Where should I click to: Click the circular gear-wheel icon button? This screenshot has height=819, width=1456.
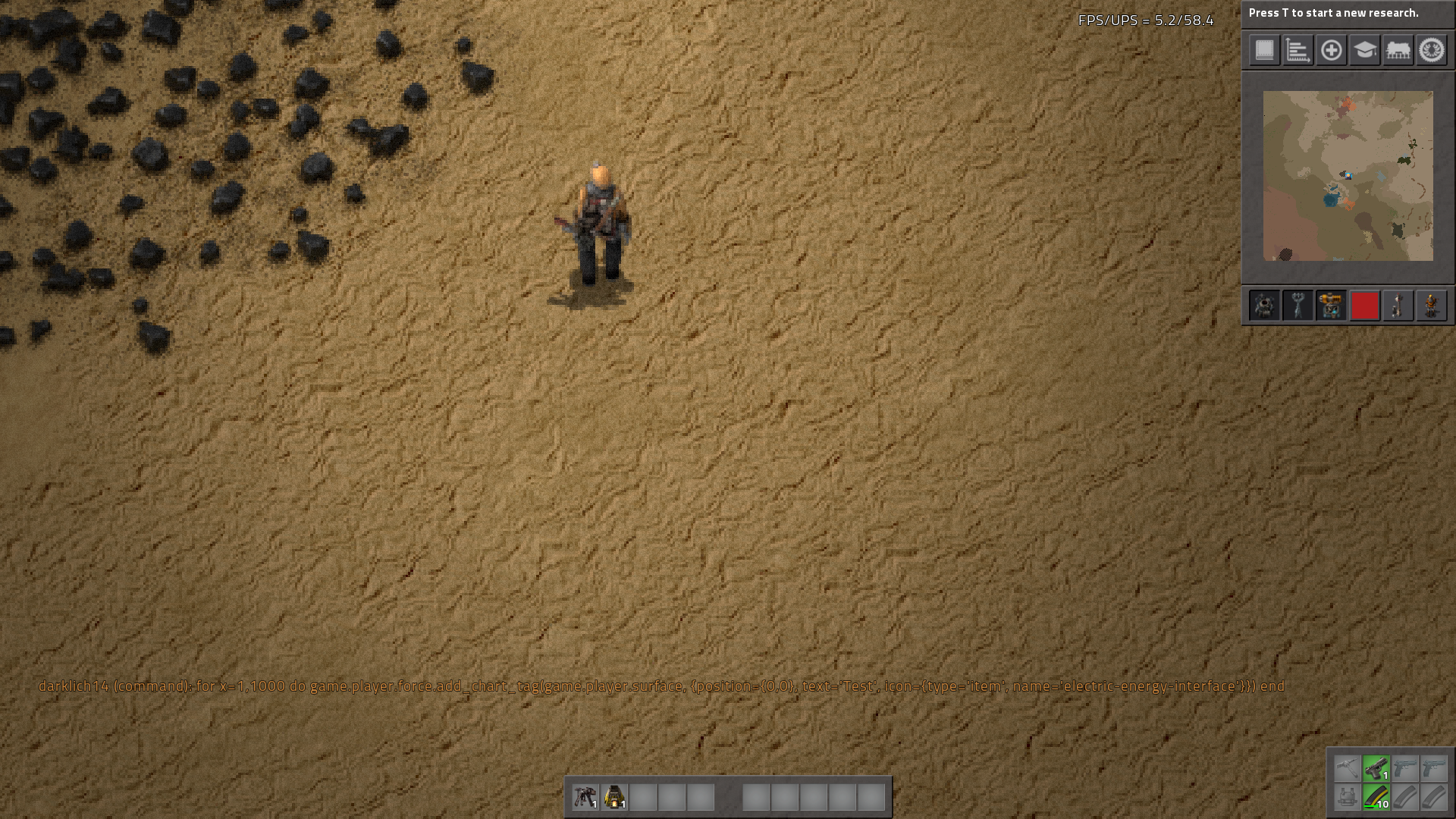coord(1431,51)
